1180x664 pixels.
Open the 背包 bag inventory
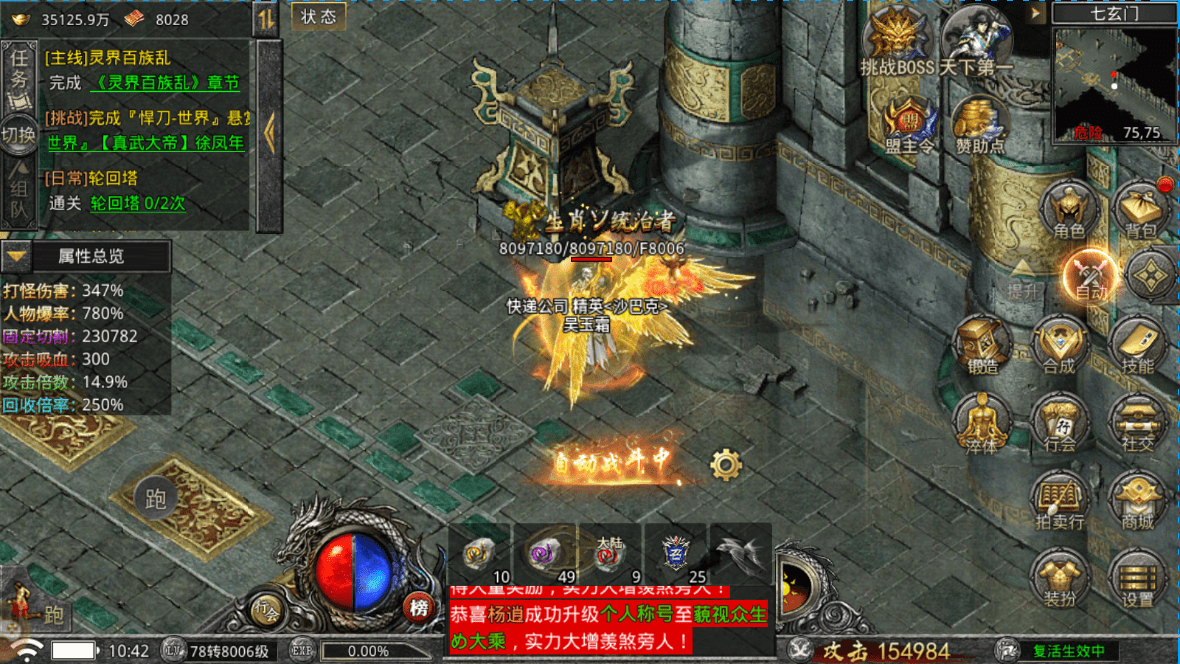pyautogui.click(x=1140, y=208)
